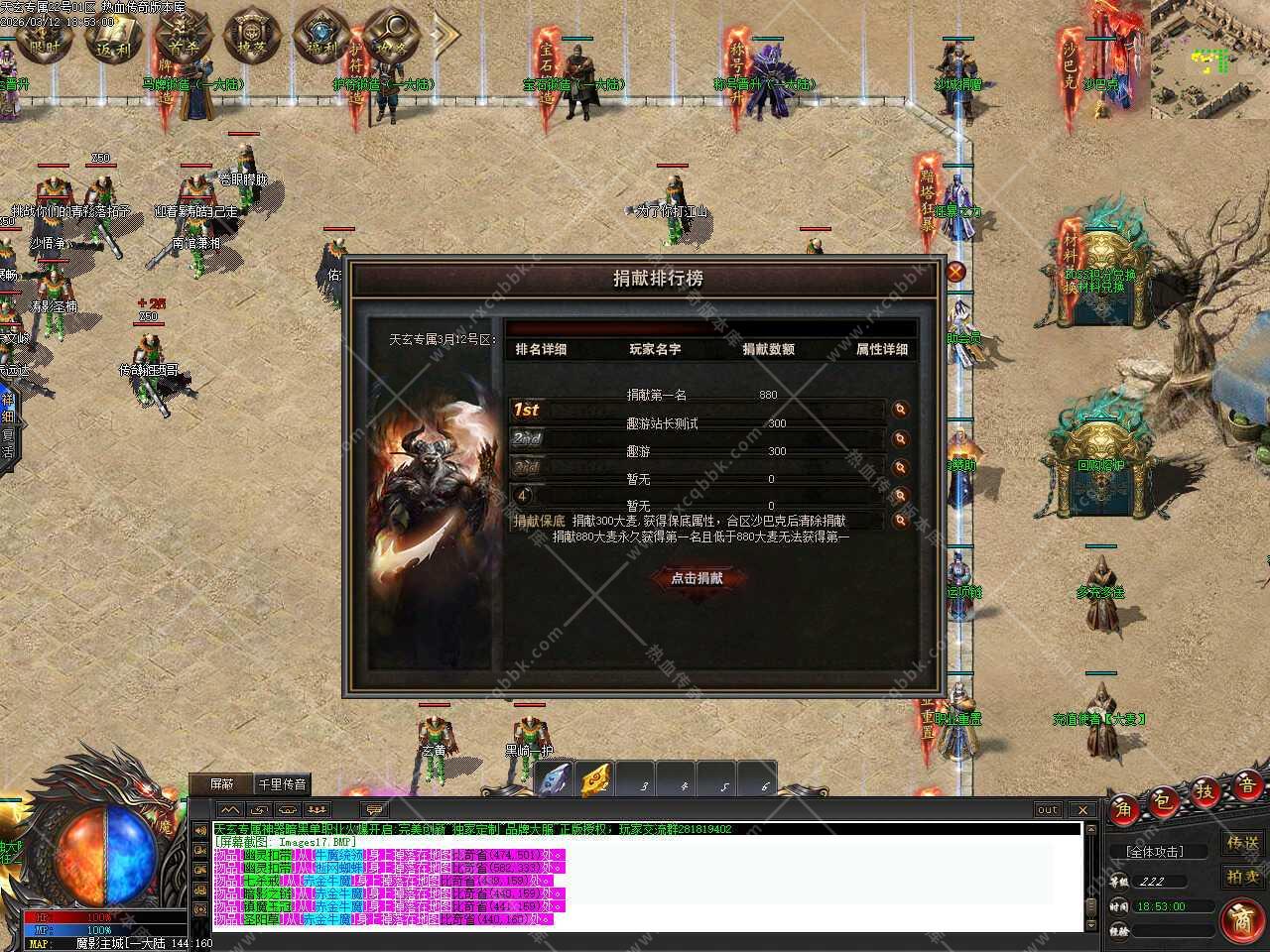Open the 包 bag inventory
Image resolution: width=1270 pixels, height=952 pixels.
pyautogui.click(x=1163, y=800)
